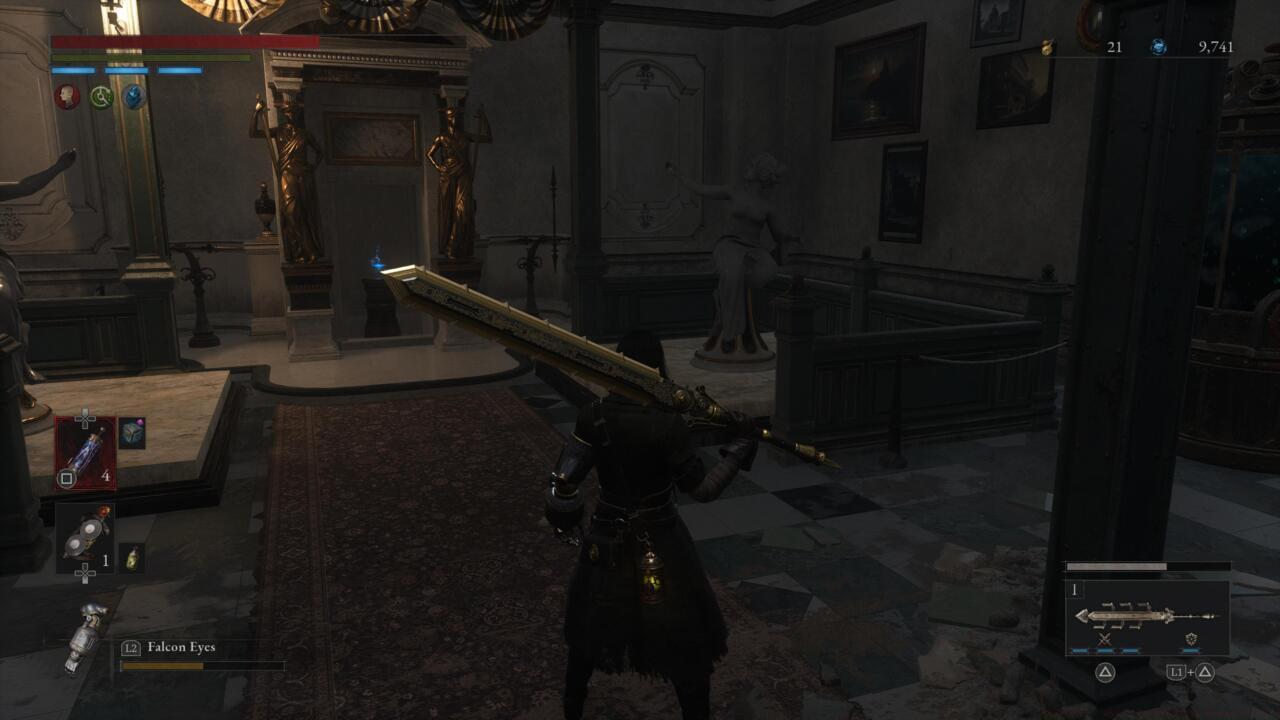Select the cube item beside the active consumable
The width and height of the screenshot is (1280, 720).
[130, 434]
